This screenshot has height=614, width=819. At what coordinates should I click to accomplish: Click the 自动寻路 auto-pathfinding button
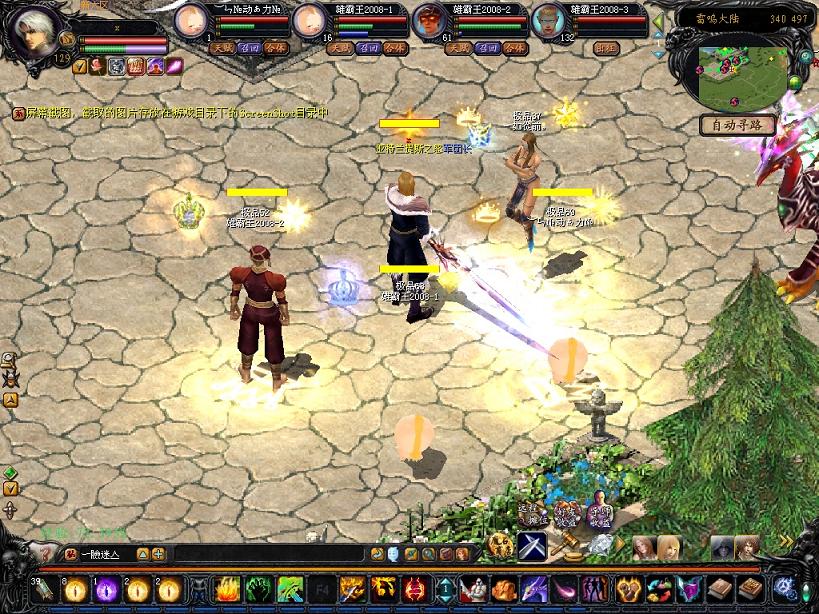pyautogui.click(x=738, y=125)
